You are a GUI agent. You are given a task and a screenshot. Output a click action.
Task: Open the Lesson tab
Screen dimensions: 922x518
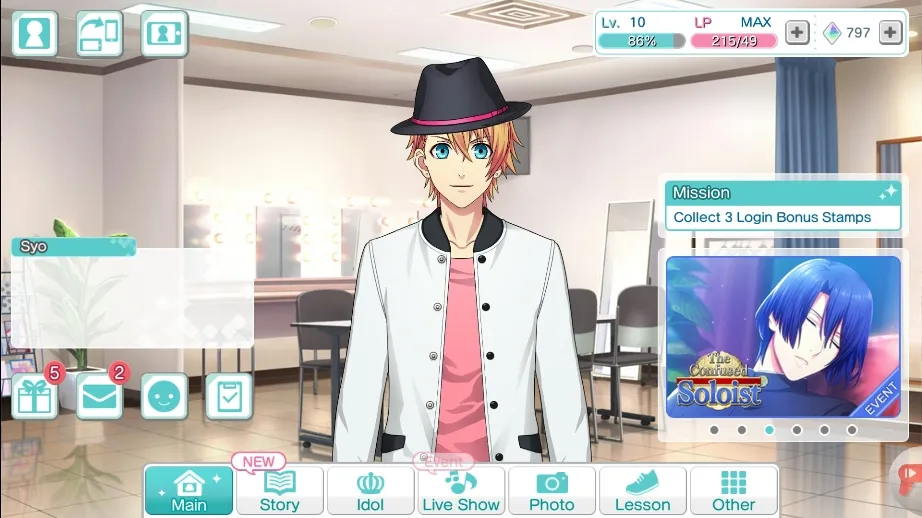pos(642,491)
